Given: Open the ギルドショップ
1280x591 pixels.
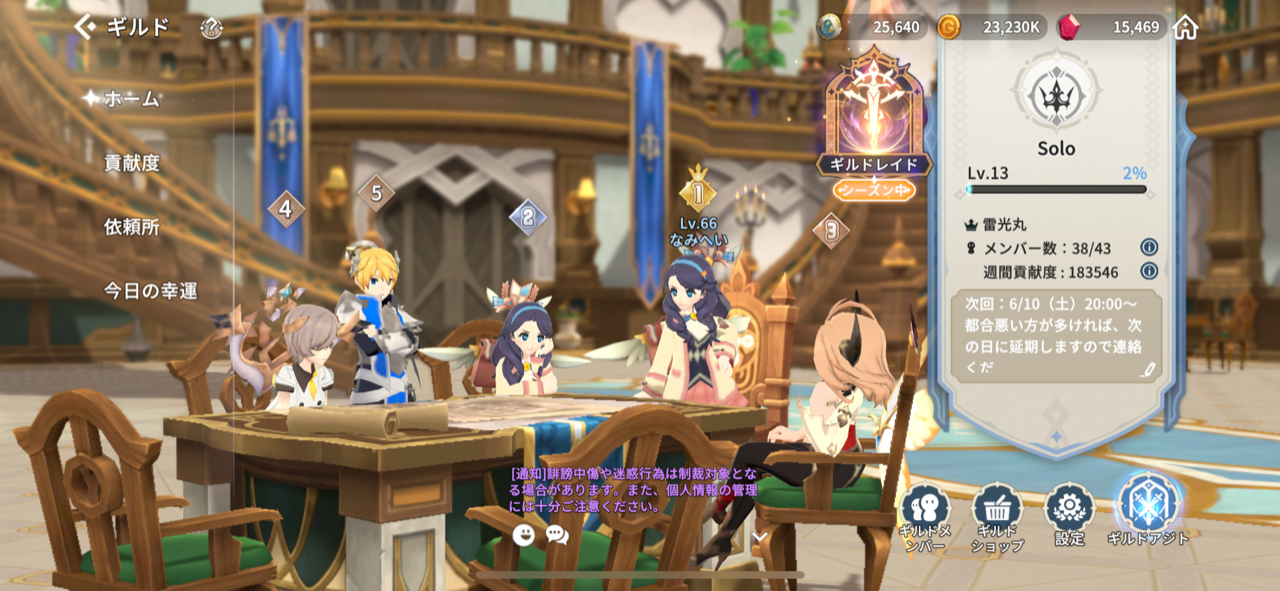Looking at the screenshot, I should tap(996, 516).
